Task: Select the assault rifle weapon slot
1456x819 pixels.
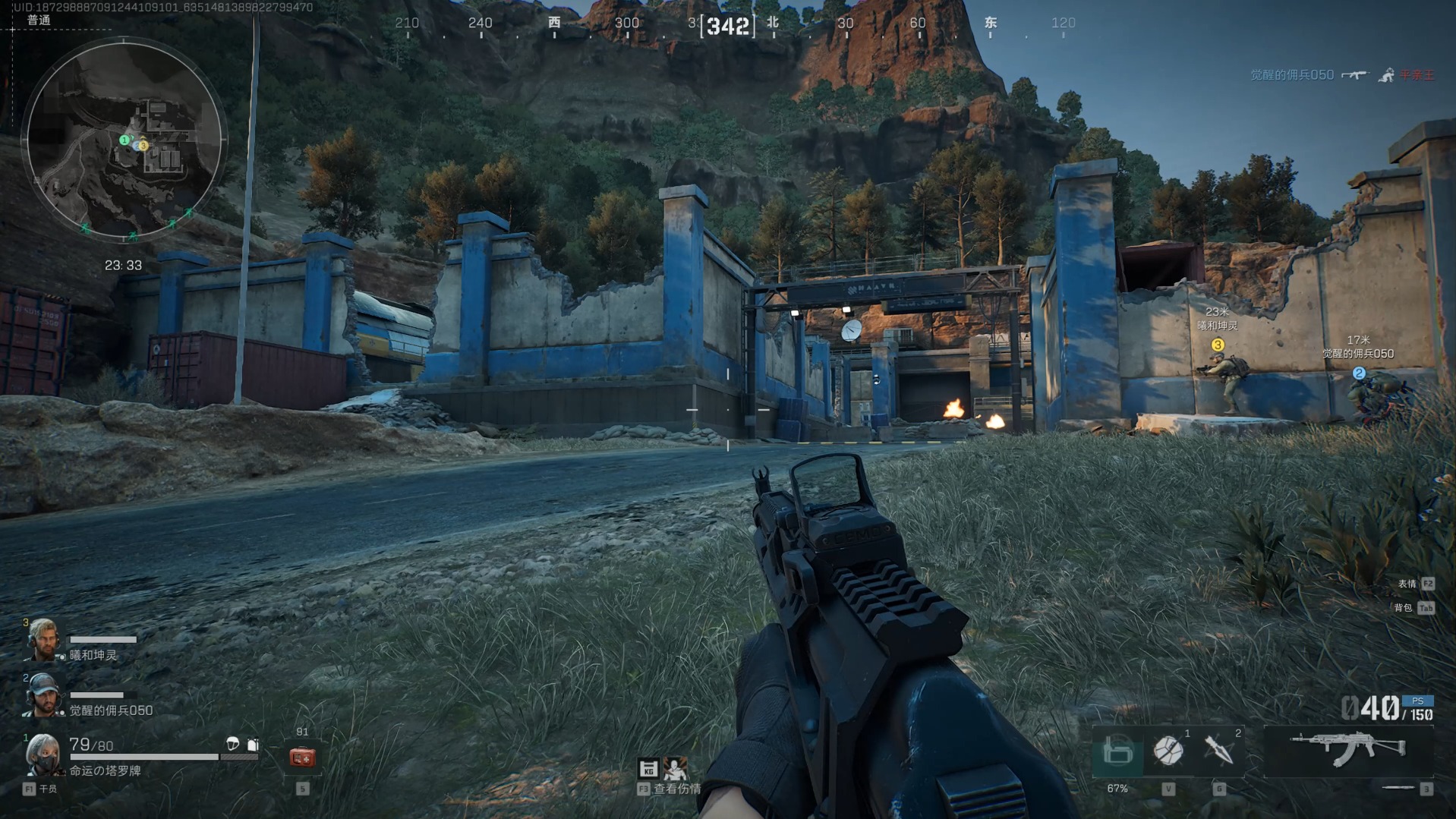Action: (x=1348, y=748)
